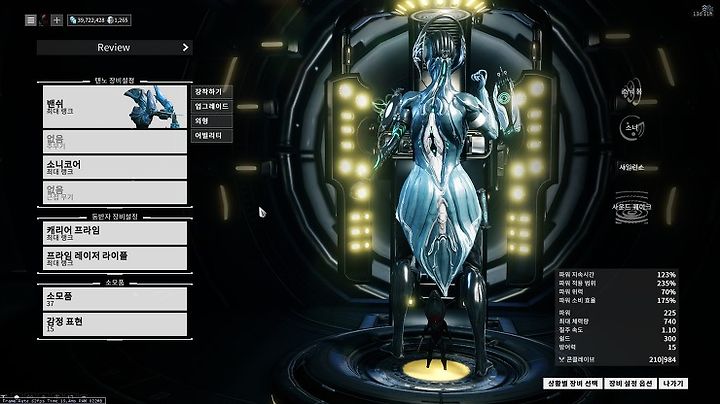Open the 외형 appearance menu

212,119
